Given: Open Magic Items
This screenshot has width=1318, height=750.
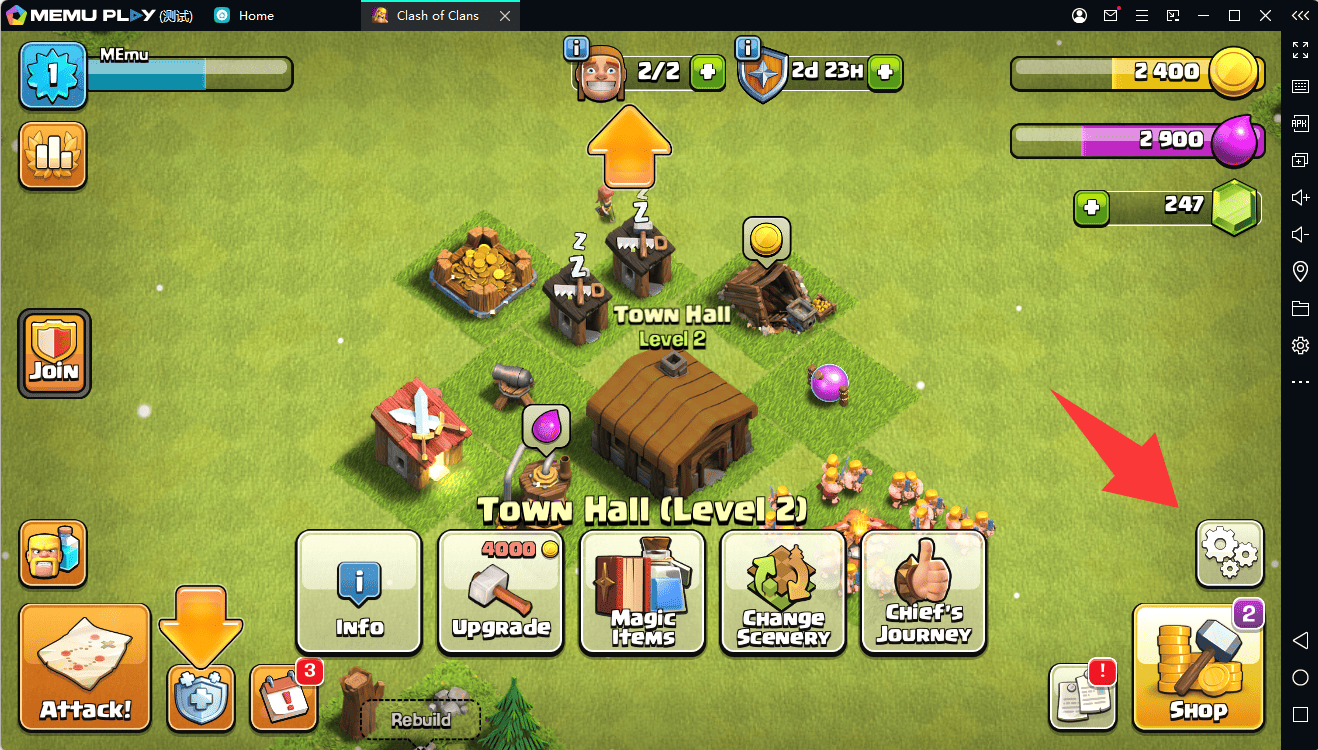Looking at the screenshot, I should point(642,592).
